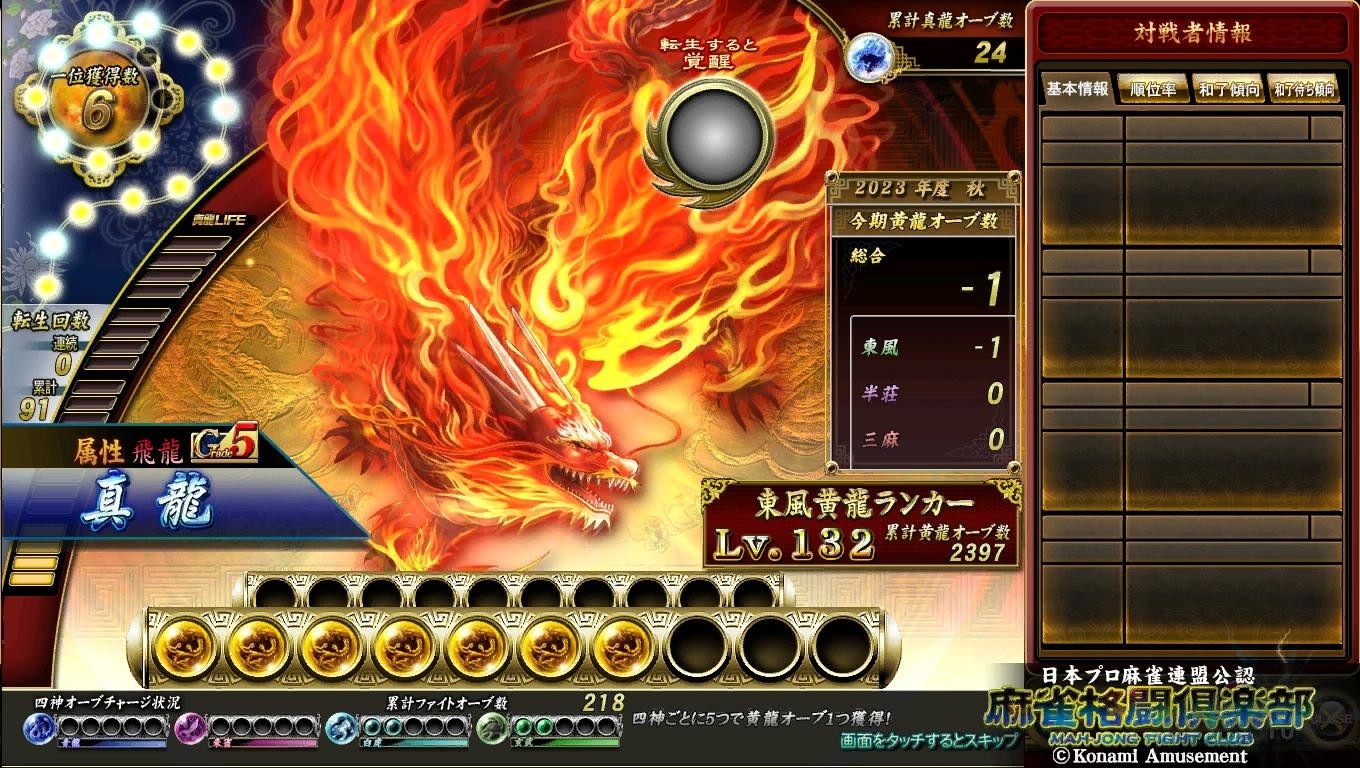
Task: Show the 和了傾向 tab
Action: click(1228, 89)
